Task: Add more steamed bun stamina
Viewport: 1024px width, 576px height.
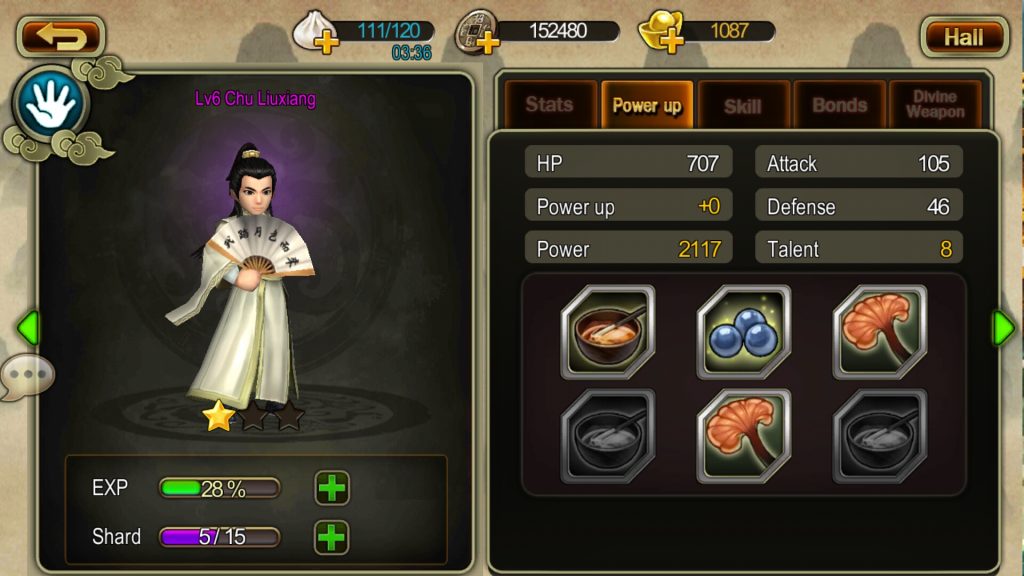Action: point(325,41)
